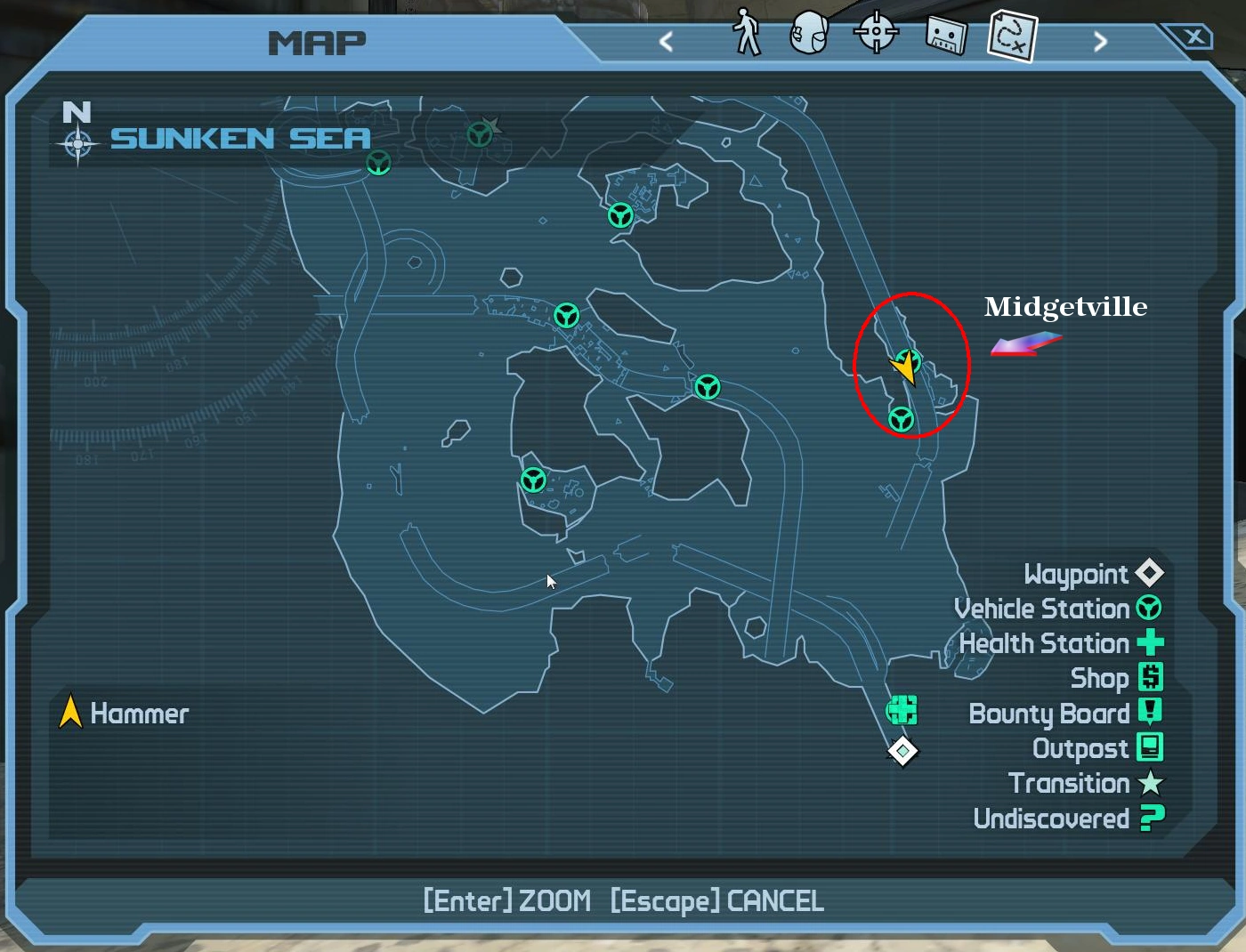Screen dimensions: 1246x952
Task: Click the health station cross near the bottom
Action: coord(902,709)
